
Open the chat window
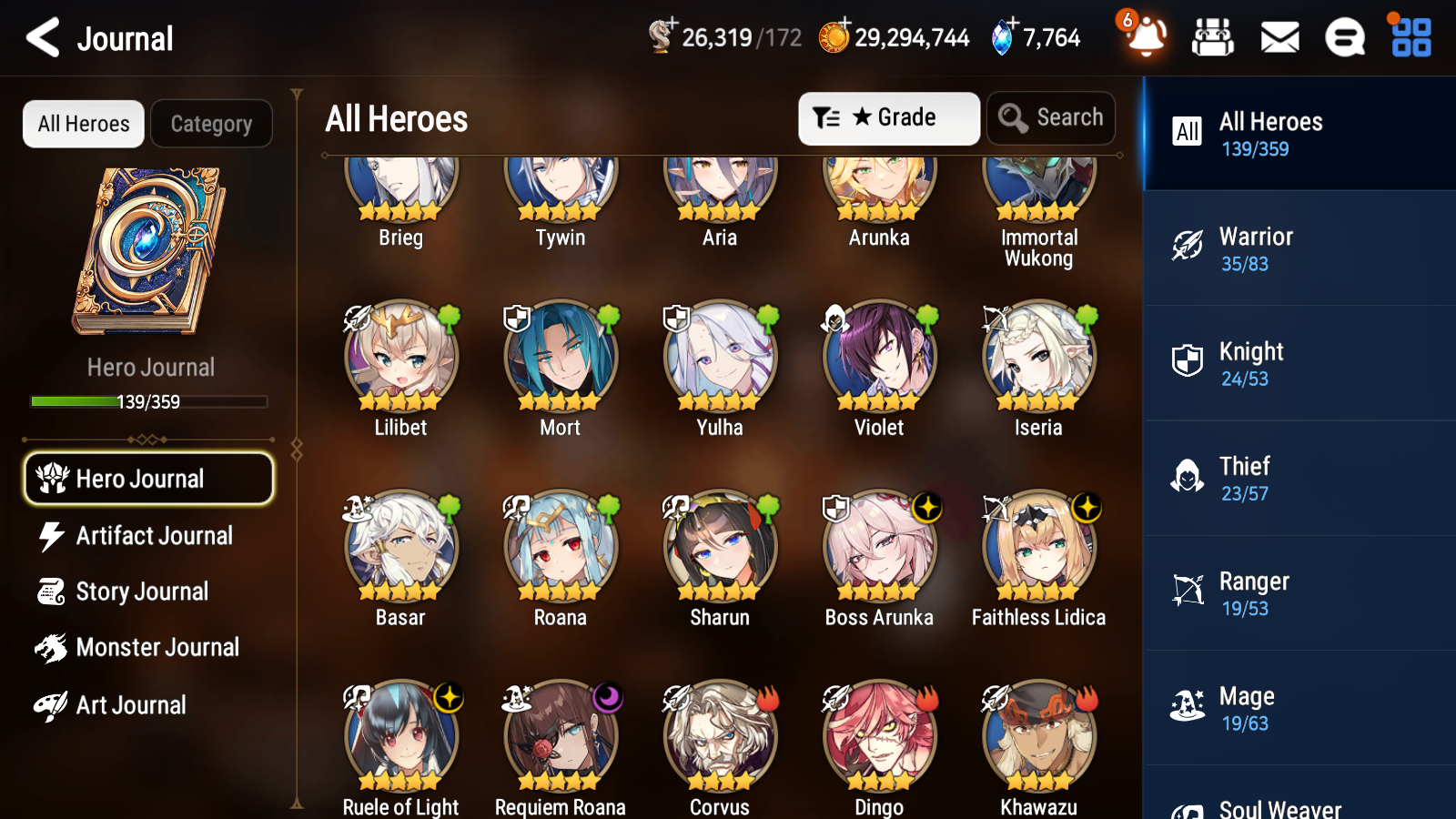[x=1344, y=37]
